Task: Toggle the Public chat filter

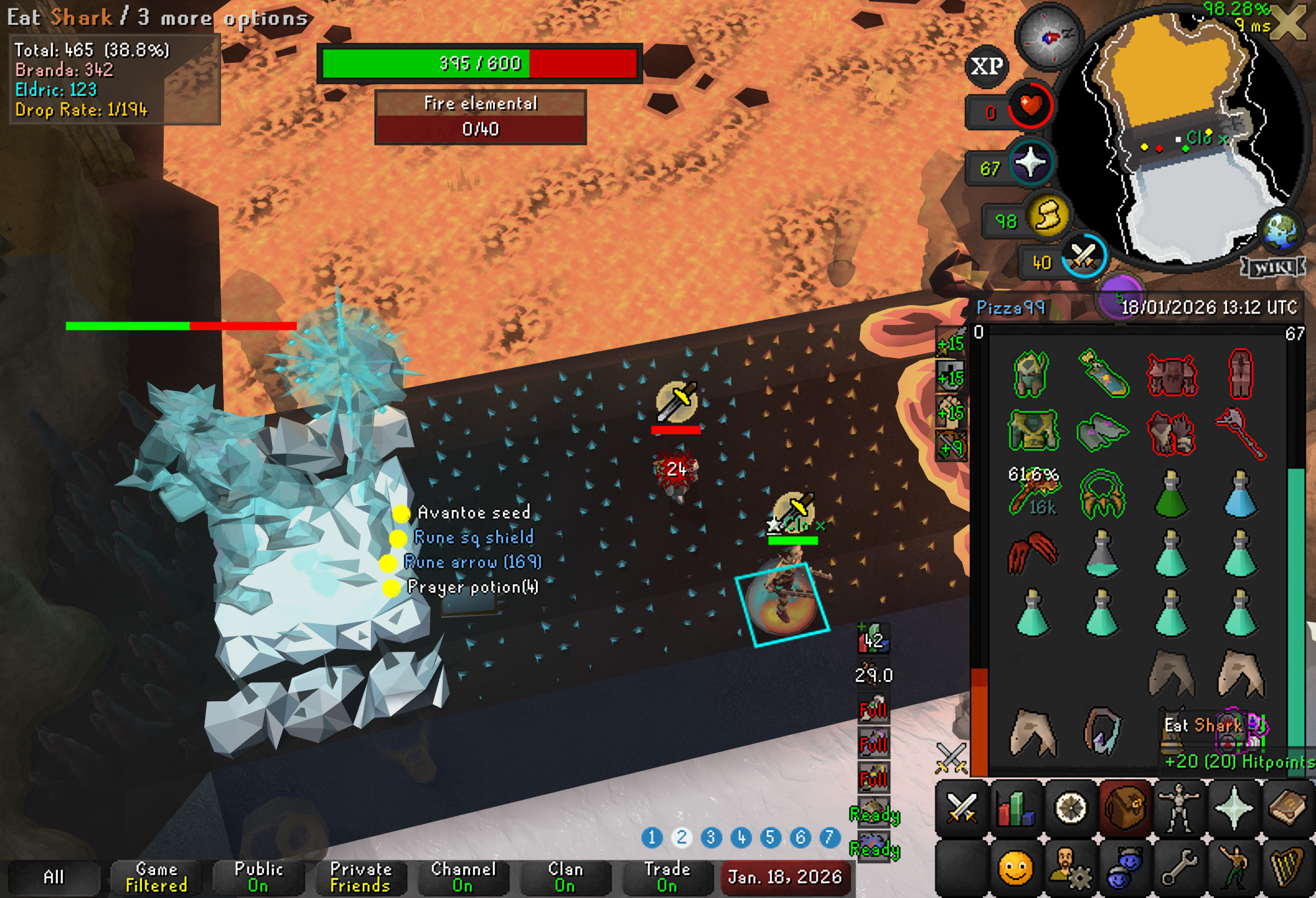Action: click(x=259, y=877)
